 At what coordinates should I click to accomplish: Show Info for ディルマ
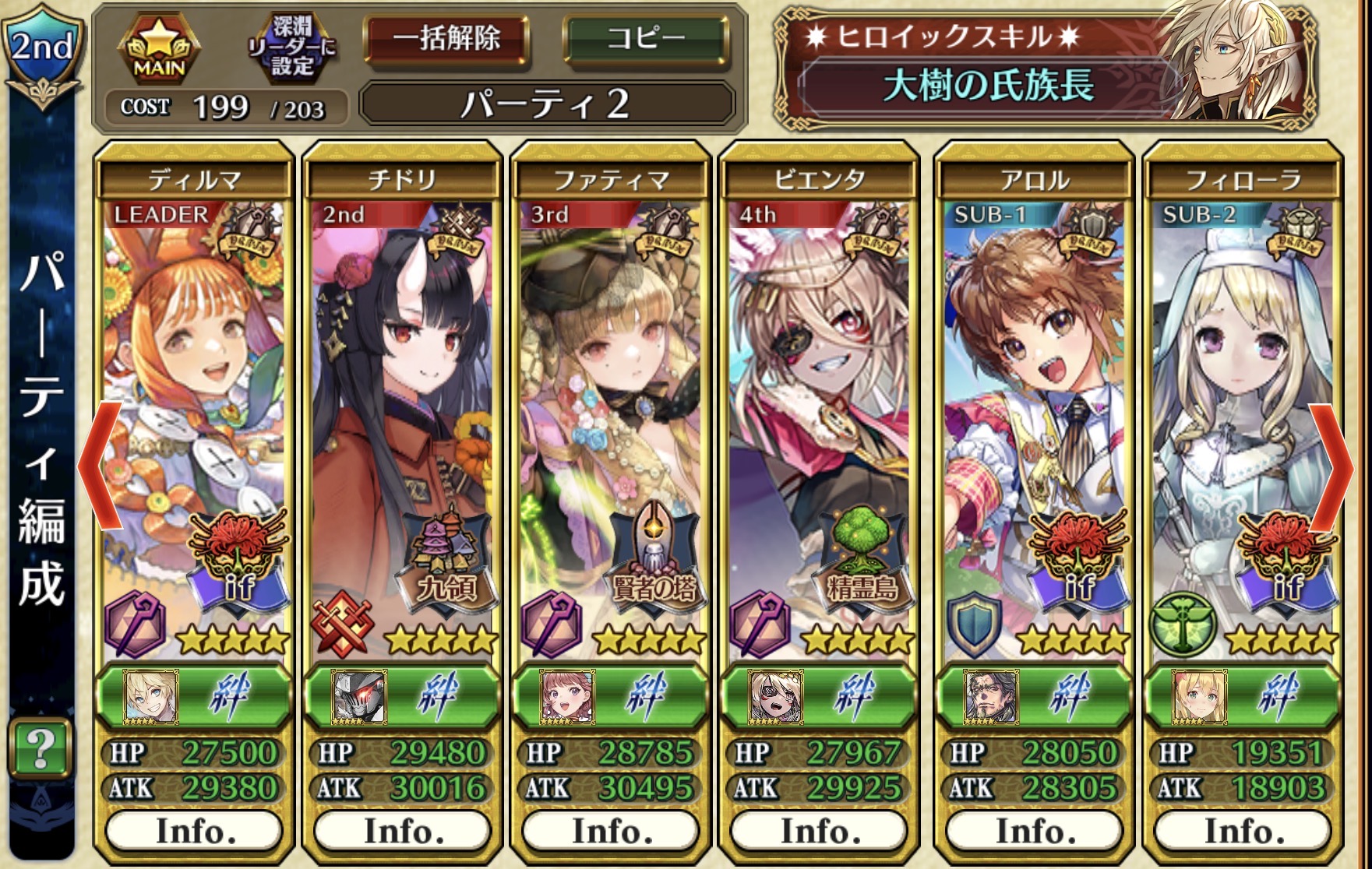coord(194,831)
